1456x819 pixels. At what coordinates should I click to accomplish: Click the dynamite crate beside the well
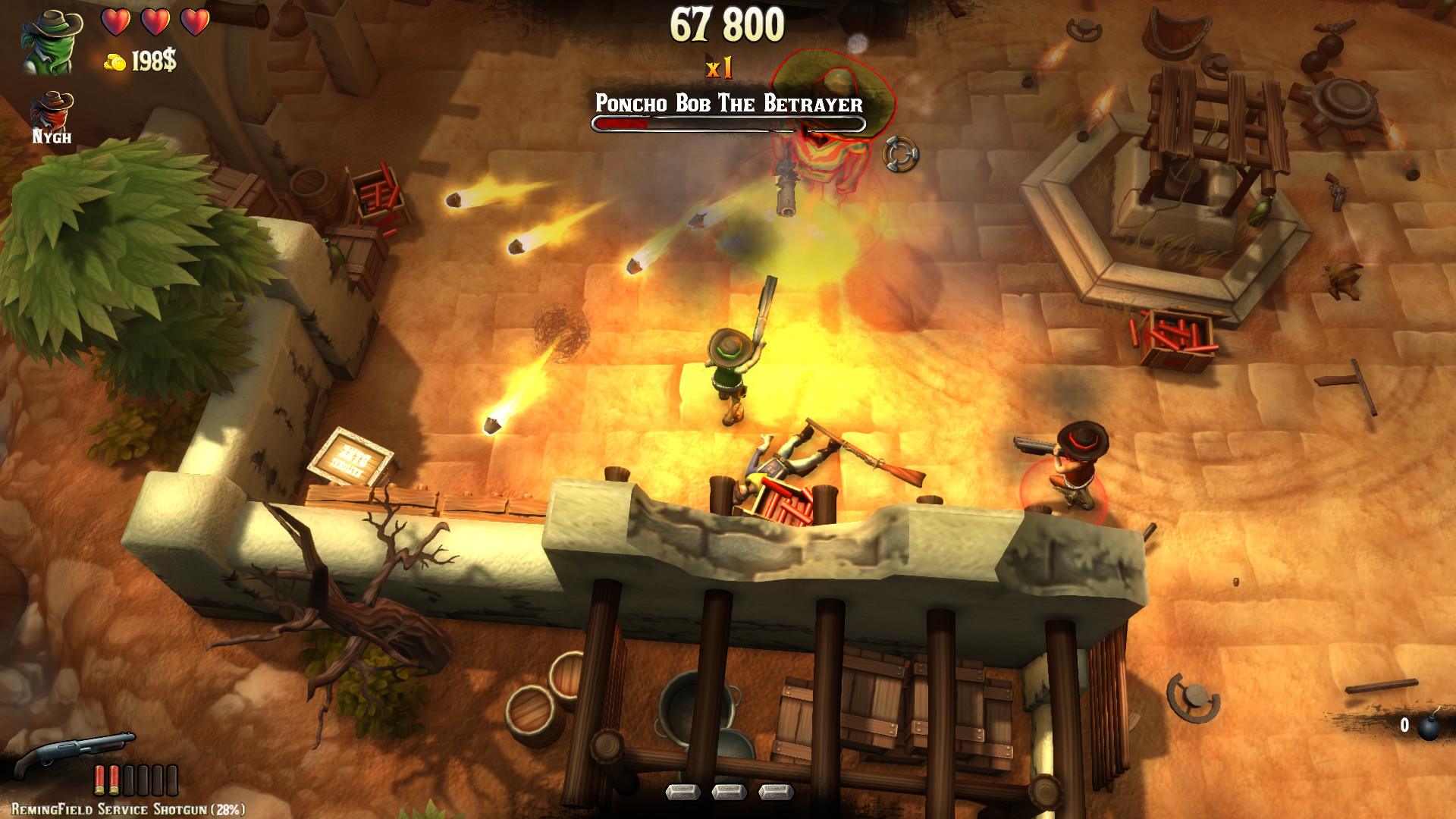pyautogui.click(x=1177, y=339)
